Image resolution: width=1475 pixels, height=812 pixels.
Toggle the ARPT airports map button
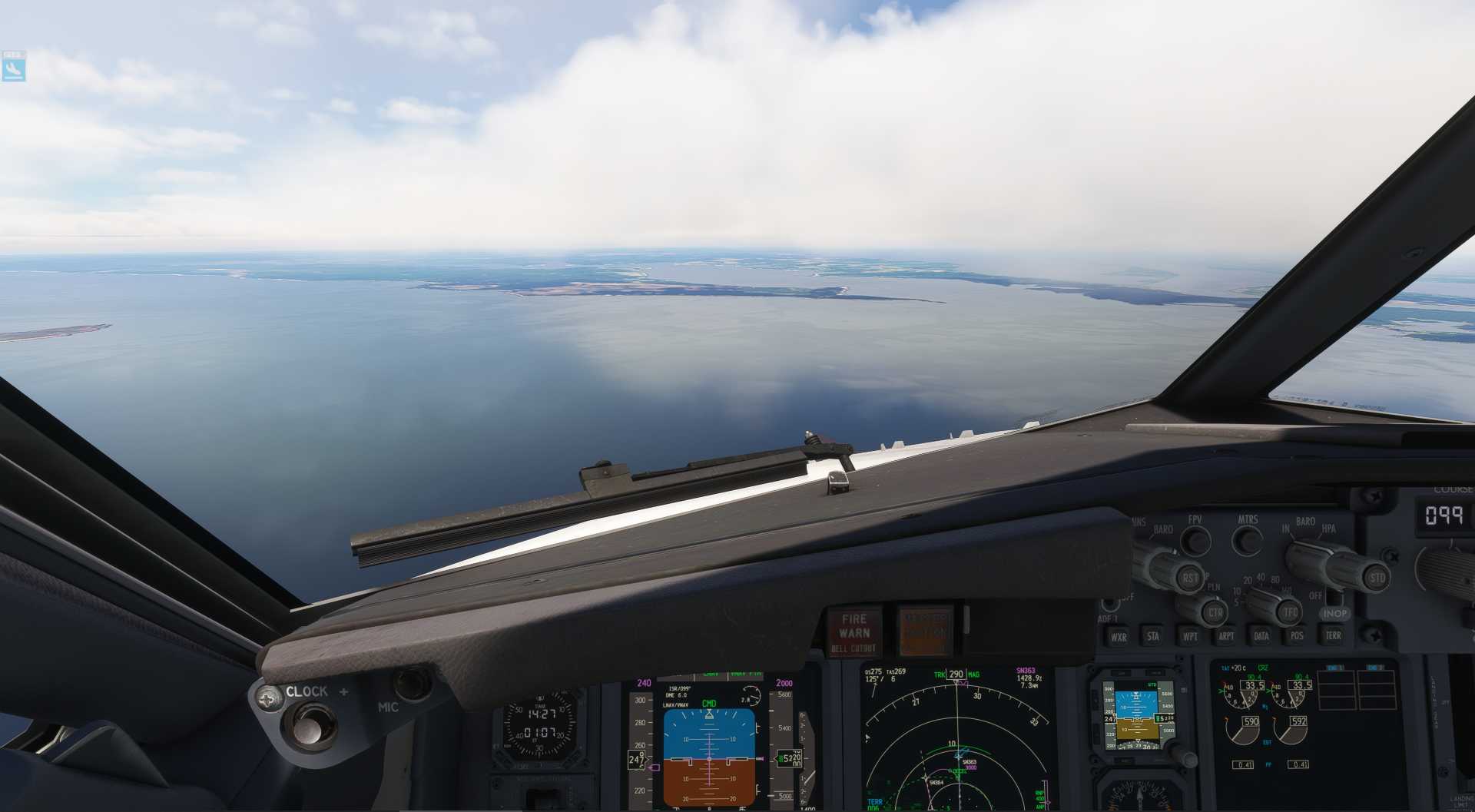(1226, 636)
